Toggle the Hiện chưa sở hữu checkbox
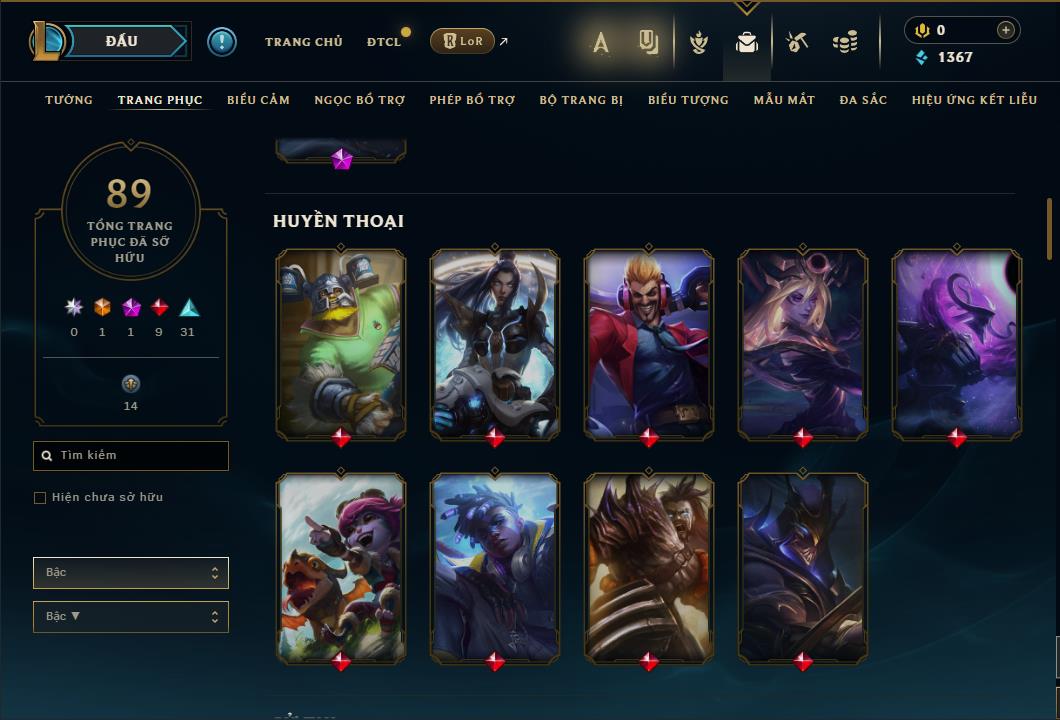Viewport: 1060px width, 720px height. pyautogui.click(x=40, y=498)
